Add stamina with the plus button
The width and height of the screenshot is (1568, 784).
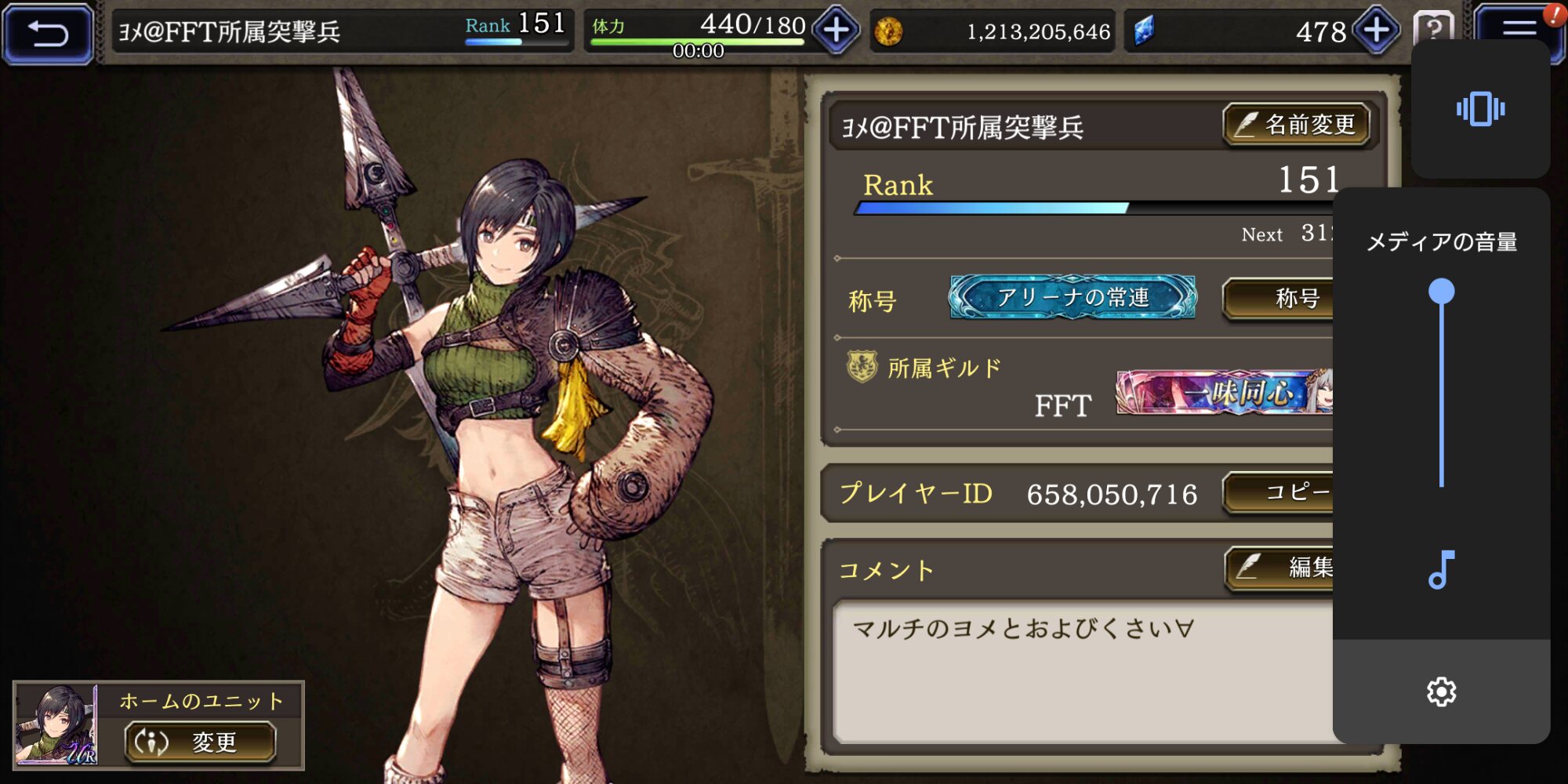[x=836, y=31]
